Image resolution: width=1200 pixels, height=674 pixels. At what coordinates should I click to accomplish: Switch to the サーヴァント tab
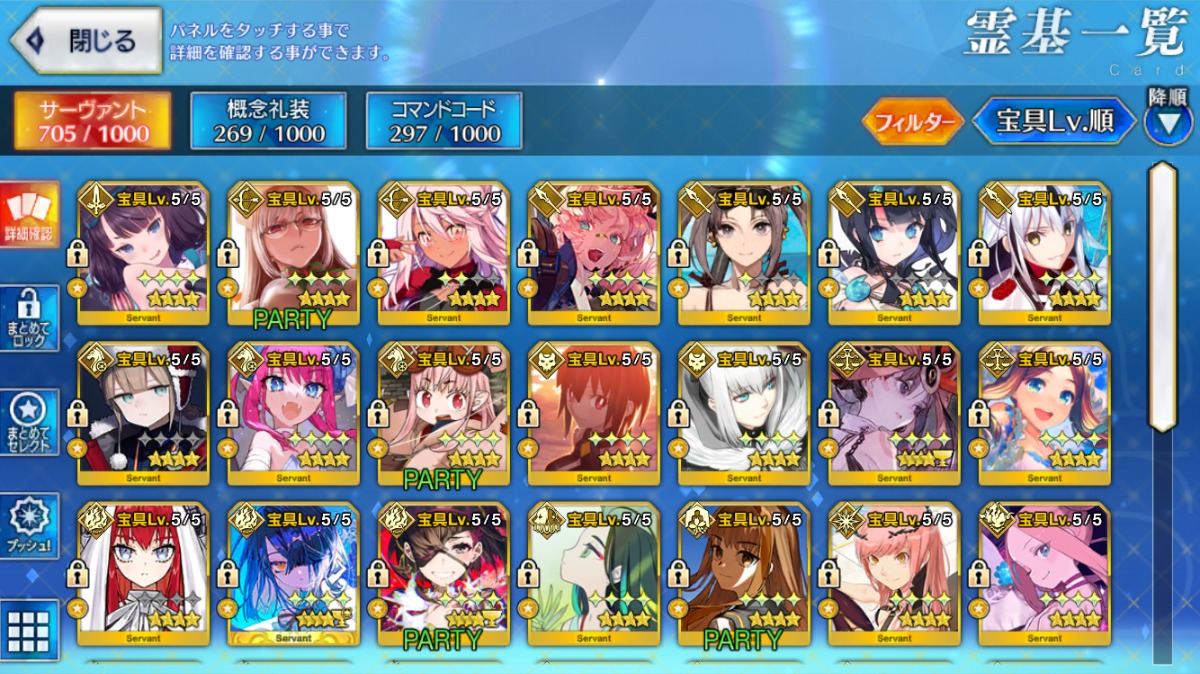92,121
